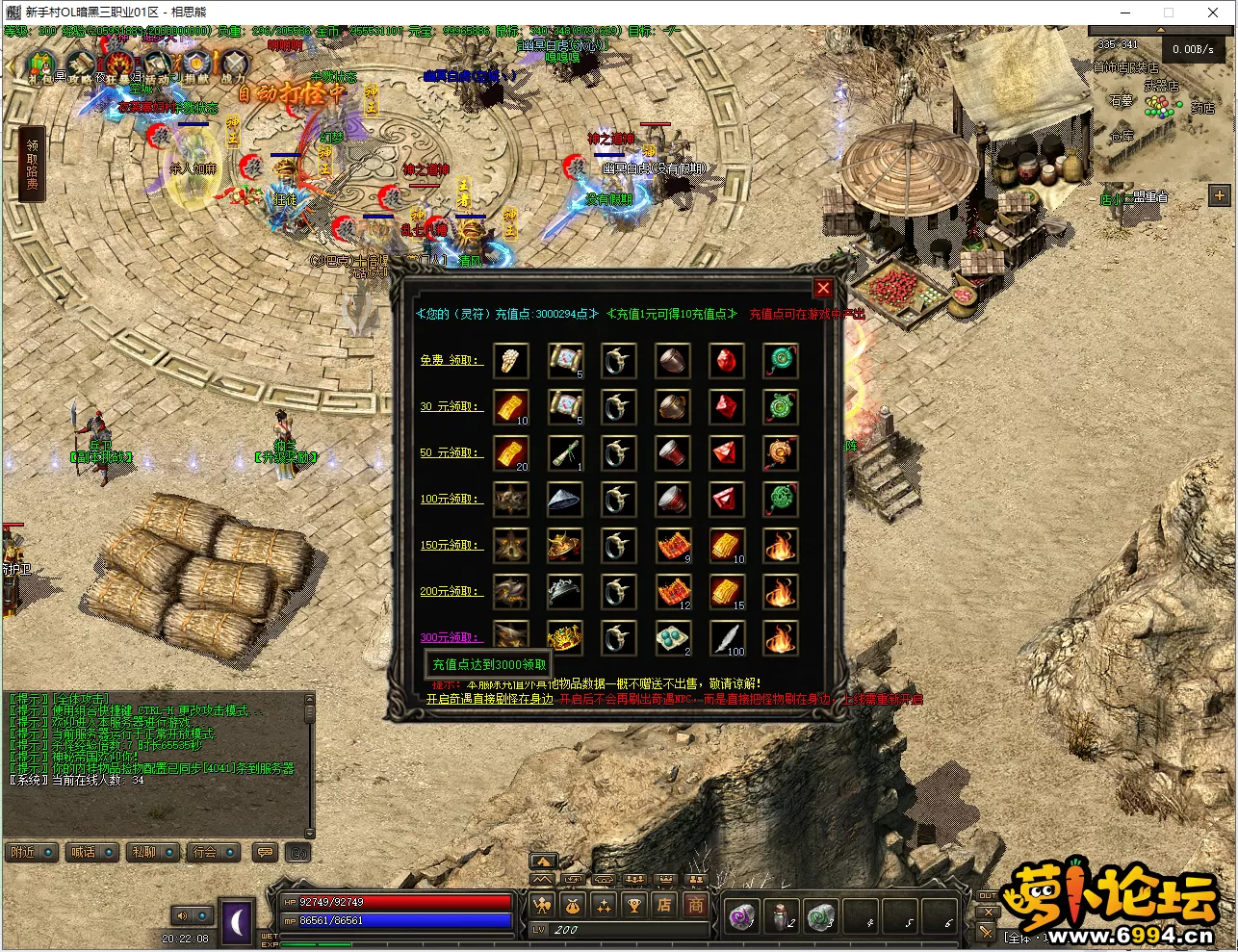Viewport: 1238px width, 952px height.
Task: Close the recharge reward panel
Action: click(823, 288)
